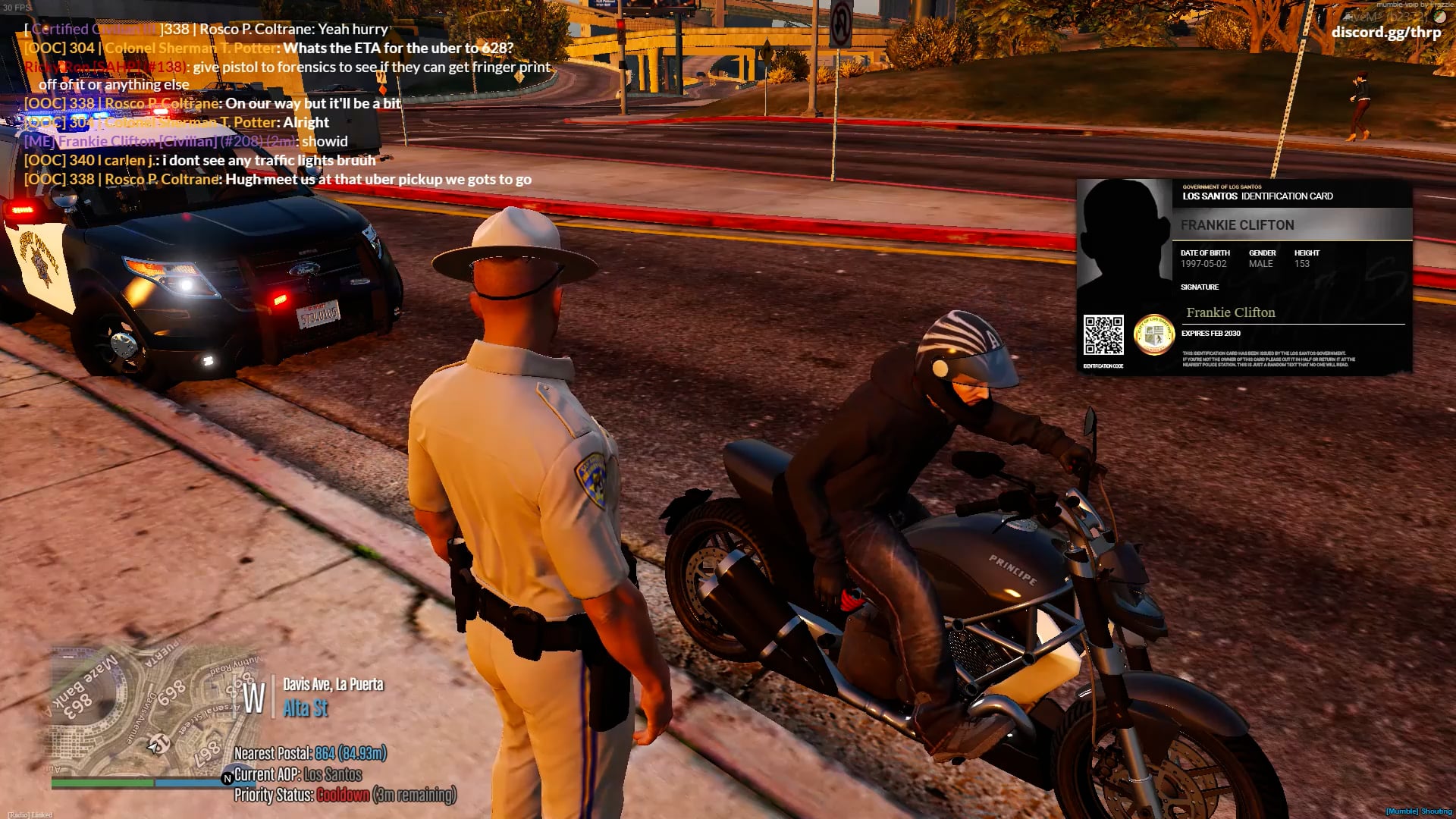Click Rosco P. Coltrane's uber pickup message
The height and width of the screenshot is (819, 1456).
[x=278, y=180]
